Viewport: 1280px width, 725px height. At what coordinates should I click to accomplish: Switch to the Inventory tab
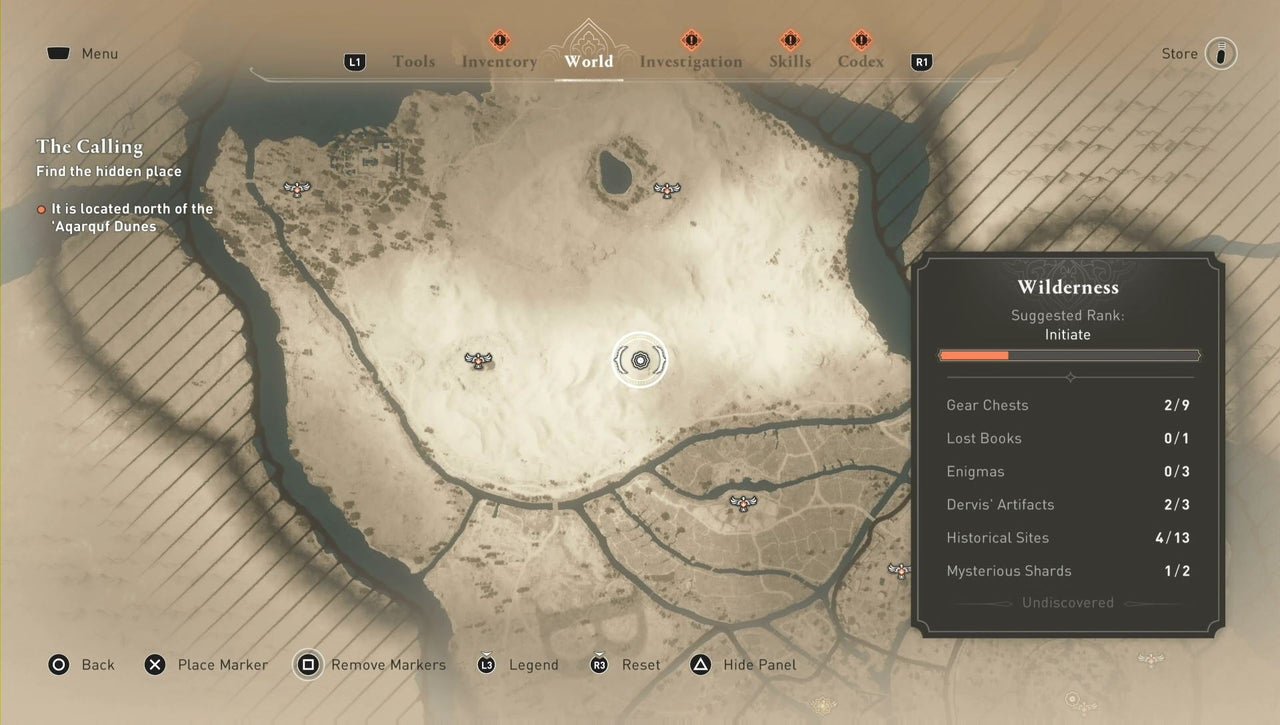click(499, 62)
